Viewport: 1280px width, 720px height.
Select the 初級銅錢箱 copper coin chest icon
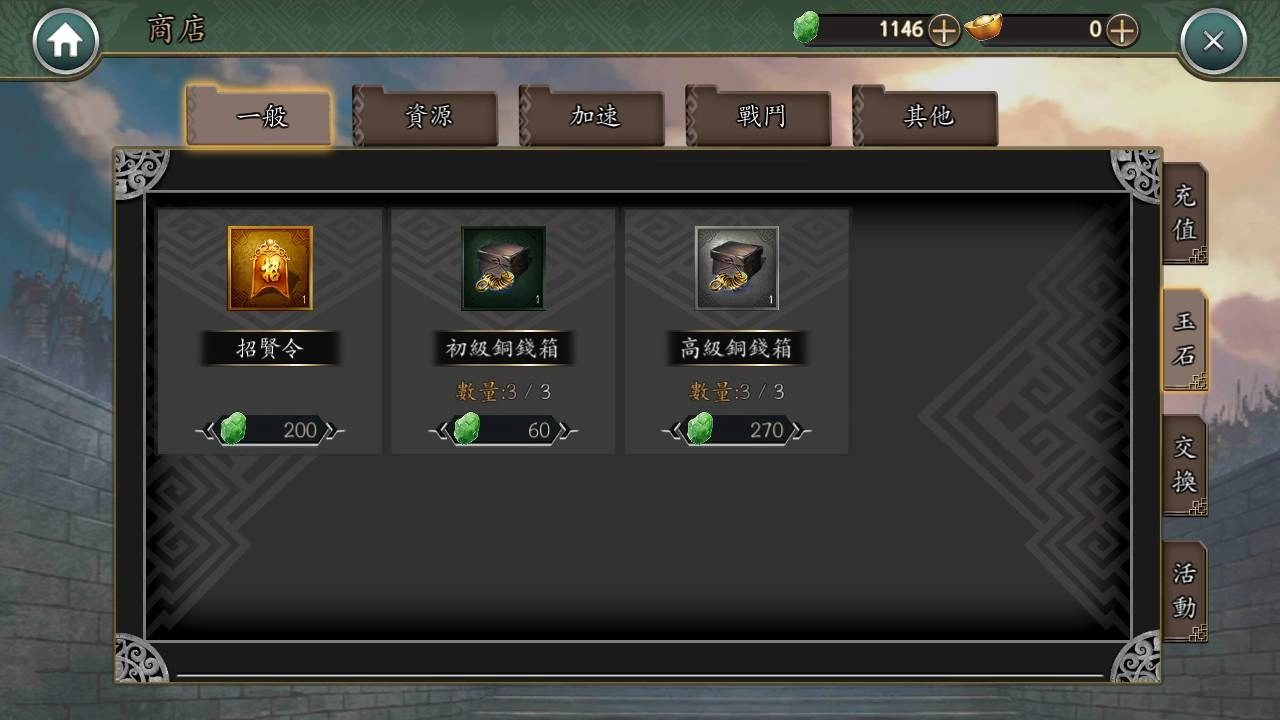(x=503, y=267)
